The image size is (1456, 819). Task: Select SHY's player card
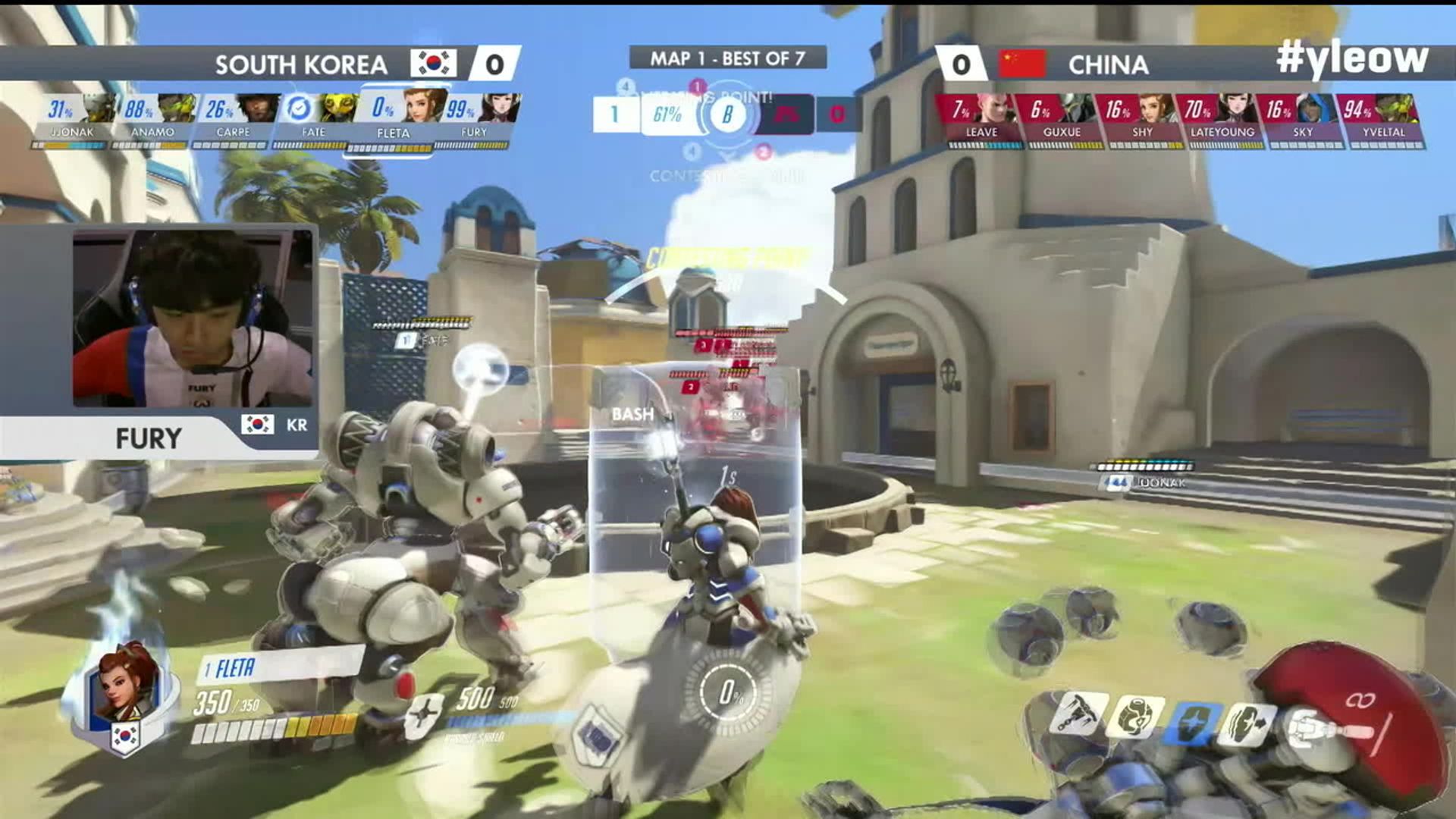[1142, 119]
